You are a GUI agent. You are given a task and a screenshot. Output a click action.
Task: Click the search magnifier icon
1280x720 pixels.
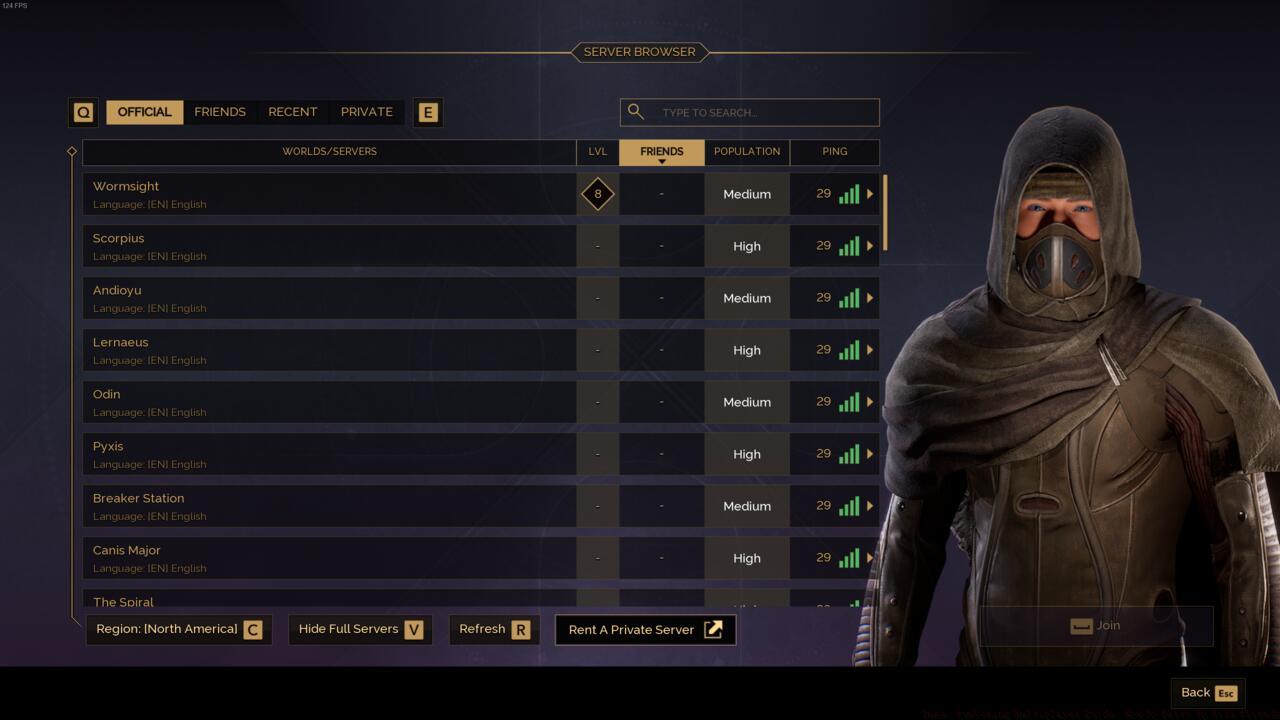coord(636,112)
